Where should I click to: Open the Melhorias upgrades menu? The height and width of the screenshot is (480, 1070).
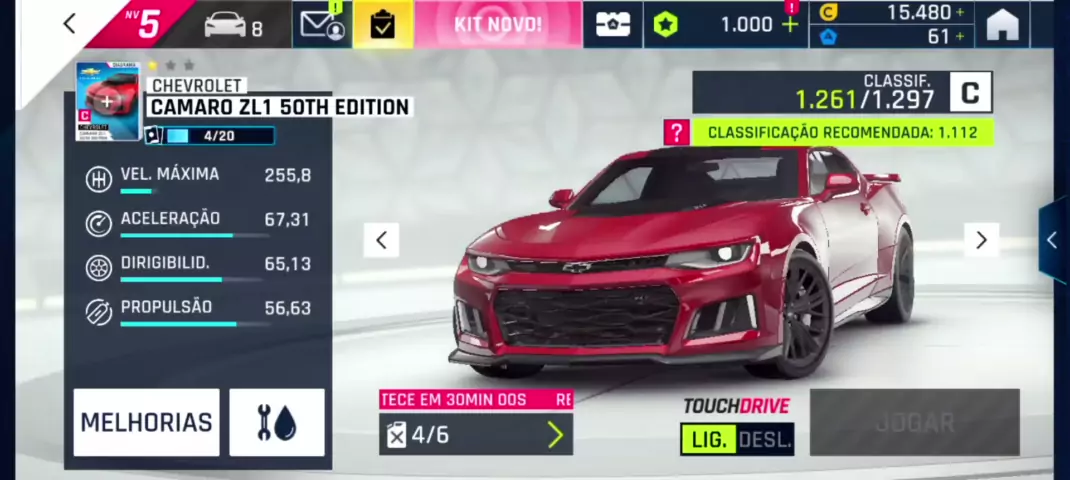pyautogui.click(x=146, y=422)
